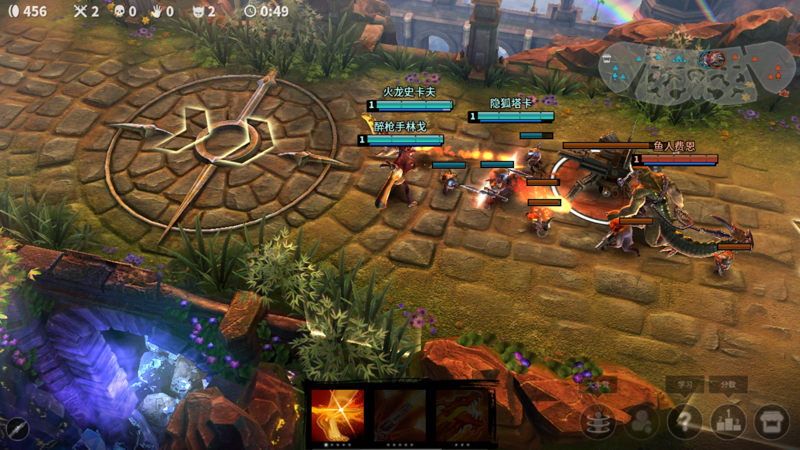This screenshot has height=450, width=800.
Task: Tap the round slash icon button
Action: coord(17,429)
